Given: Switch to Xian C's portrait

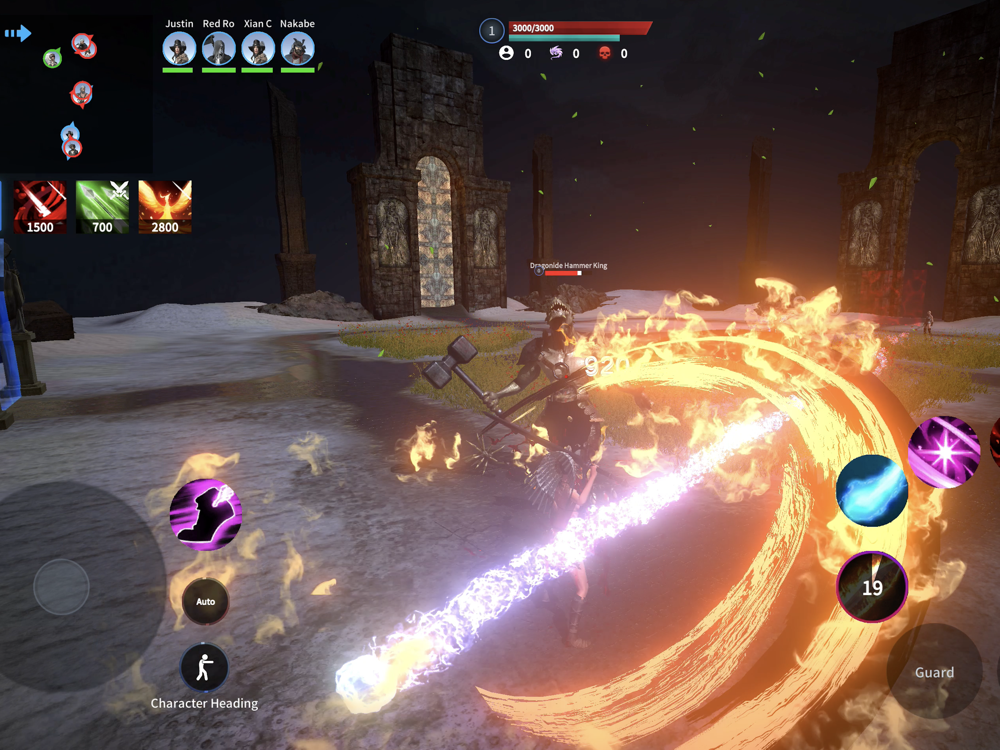Looking at the screenshot, I should (258, 49).
